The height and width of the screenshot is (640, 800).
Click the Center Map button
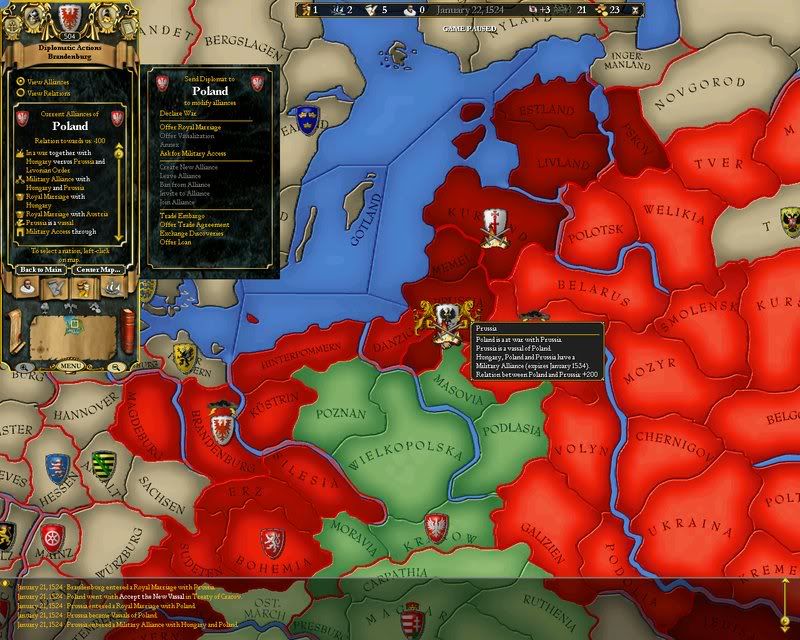click(97, 269)
